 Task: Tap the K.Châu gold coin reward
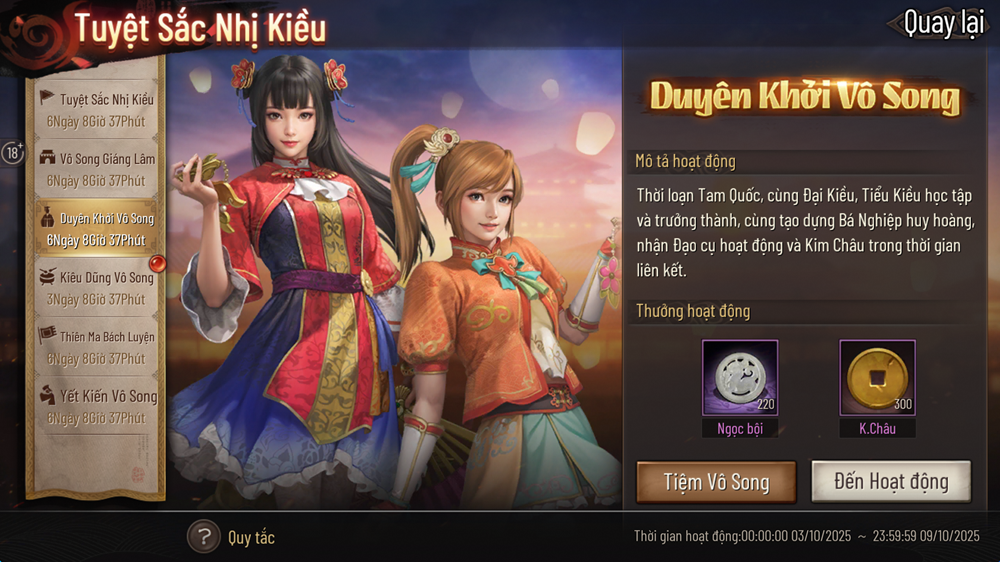877,379
